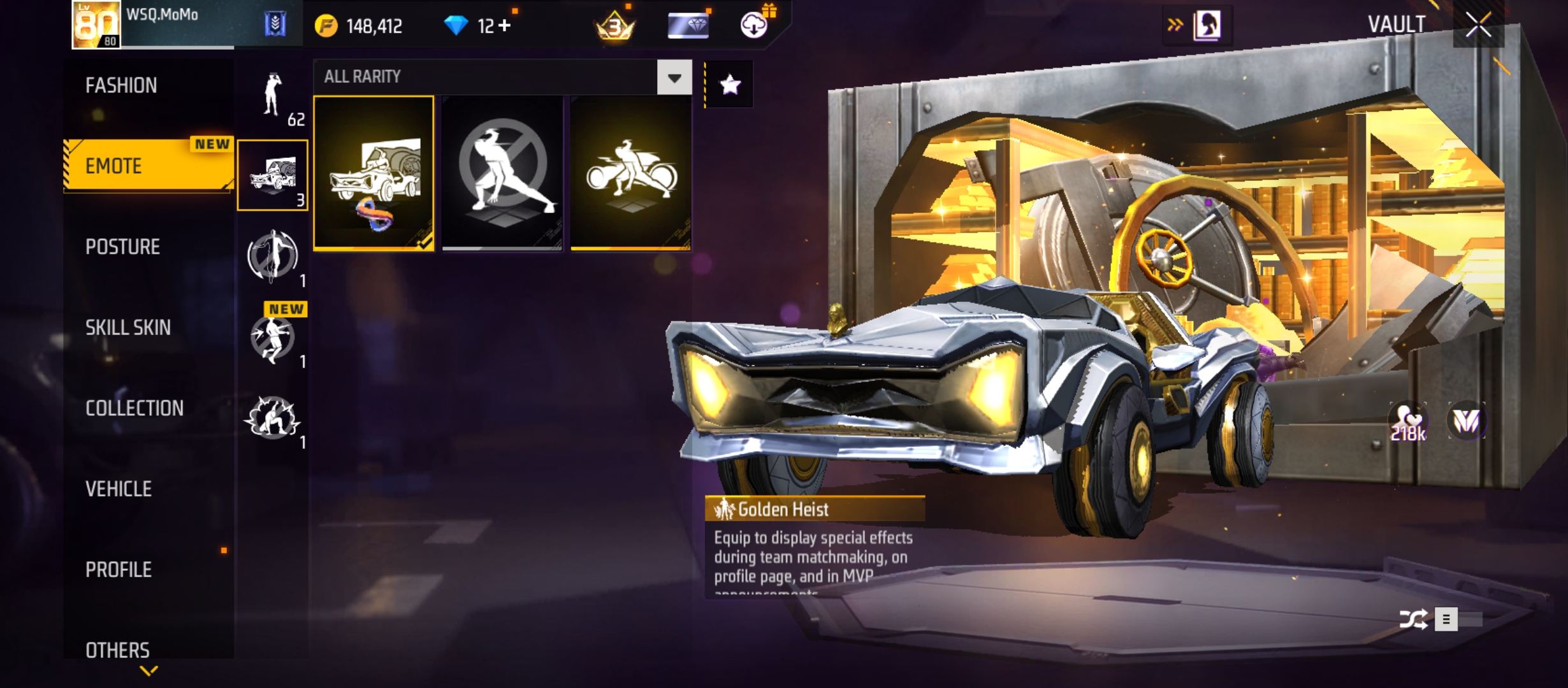Expand the All Rarity dropdown
The height and width of the screenshot is (688, 1568).
674,78
